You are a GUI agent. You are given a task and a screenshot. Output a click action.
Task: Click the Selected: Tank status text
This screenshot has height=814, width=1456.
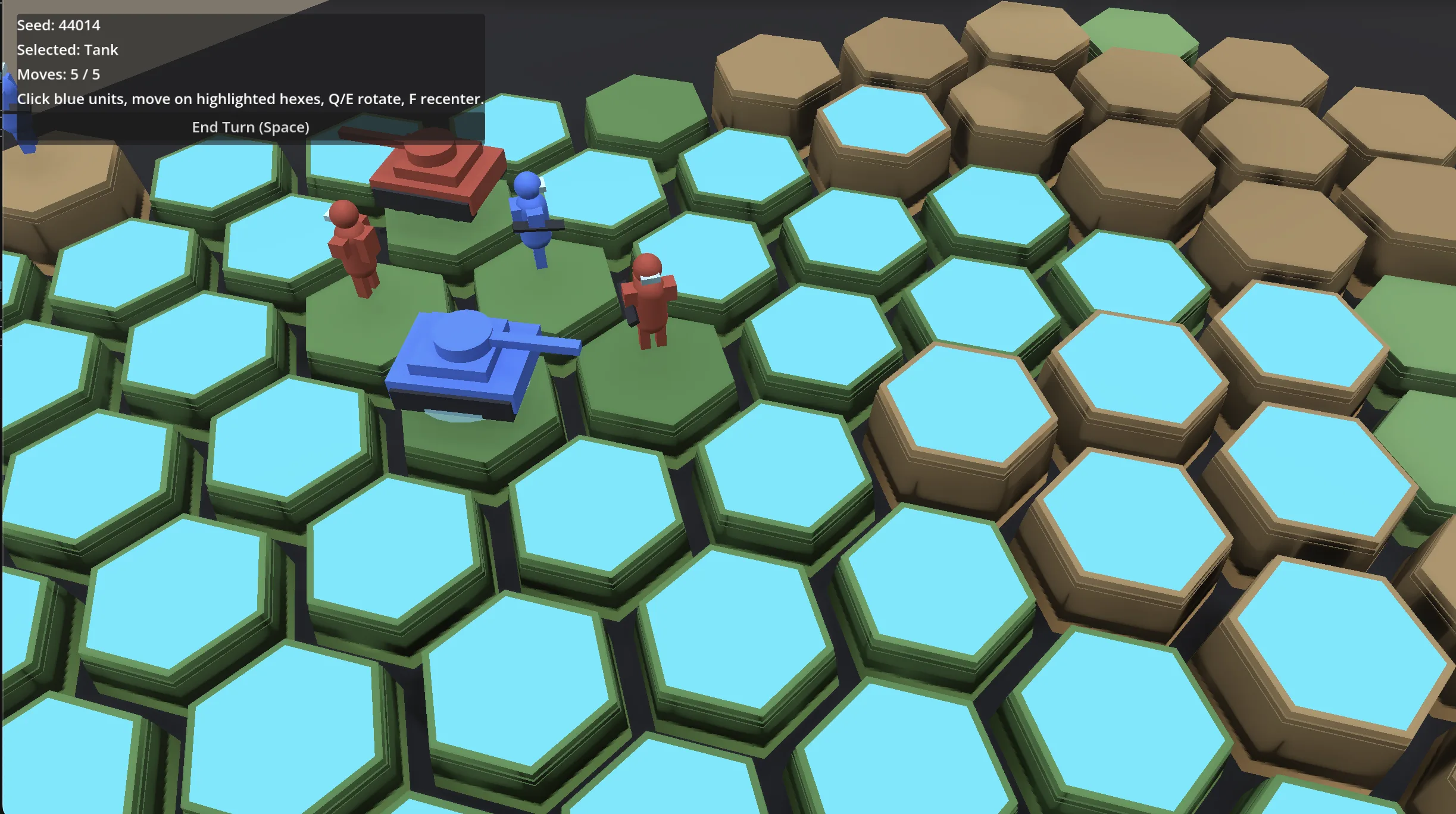(x=67, y=50)
